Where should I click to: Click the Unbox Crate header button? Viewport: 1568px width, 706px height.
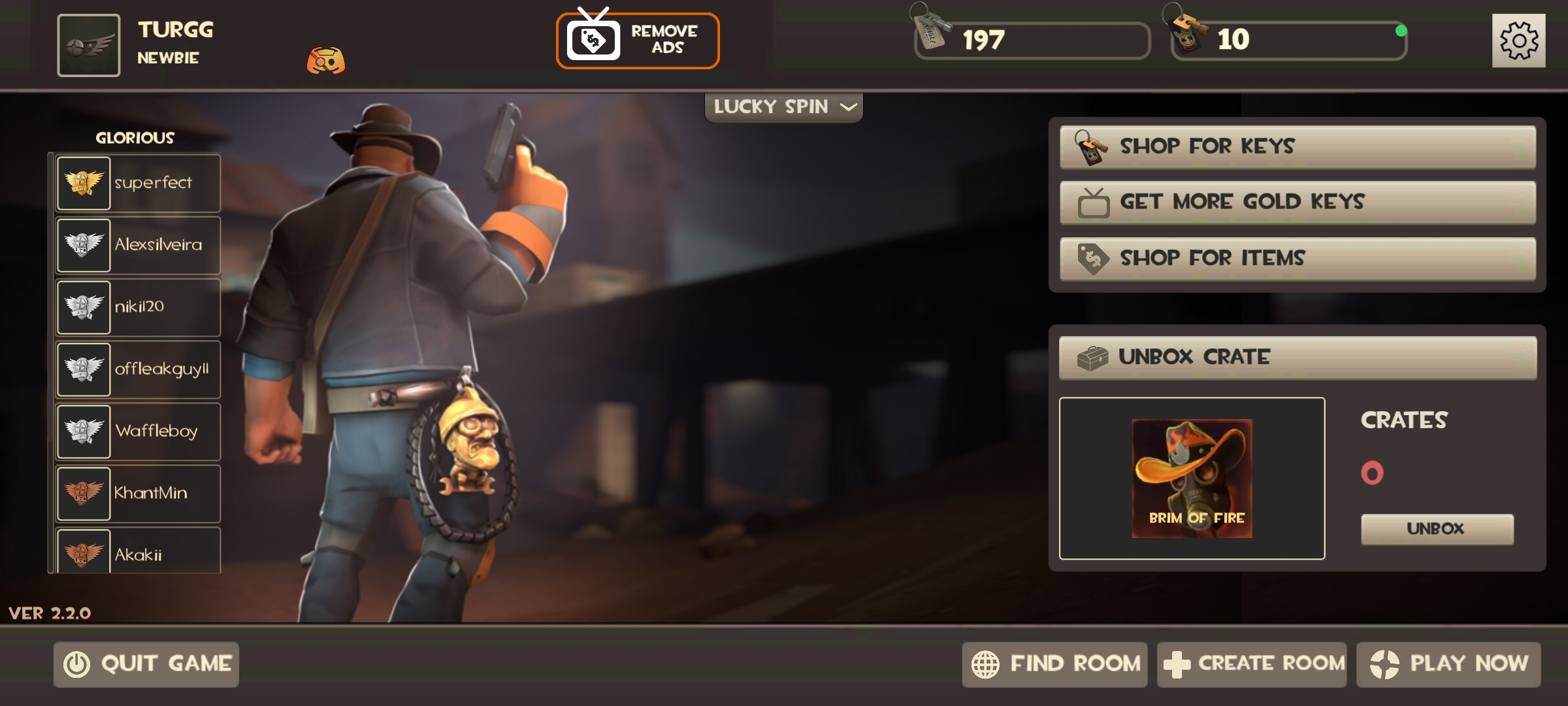[1298, 358]
